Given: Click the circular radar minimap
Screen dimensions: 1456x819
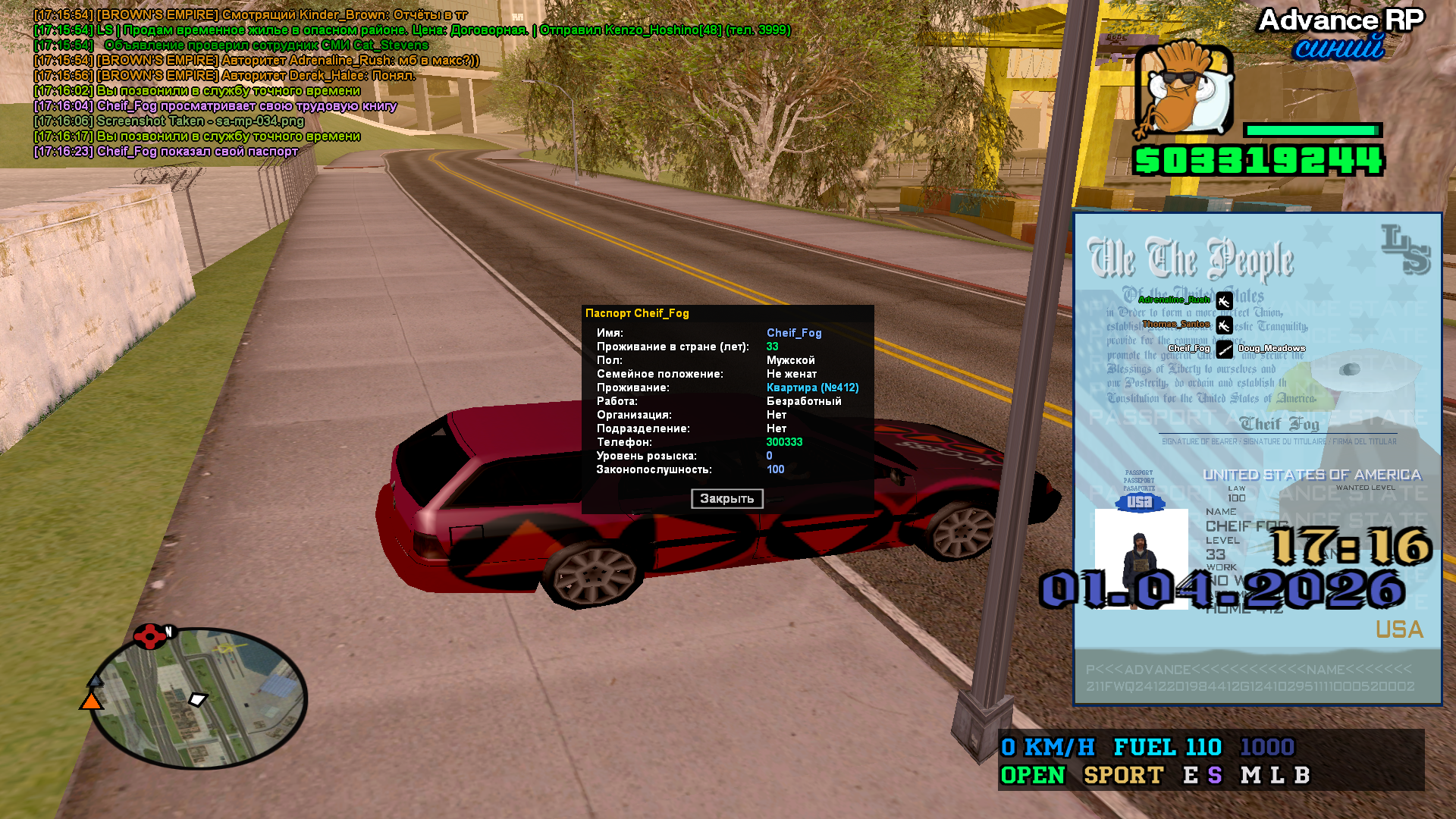Looking at the screenshot, I should [x=199, y=698].
